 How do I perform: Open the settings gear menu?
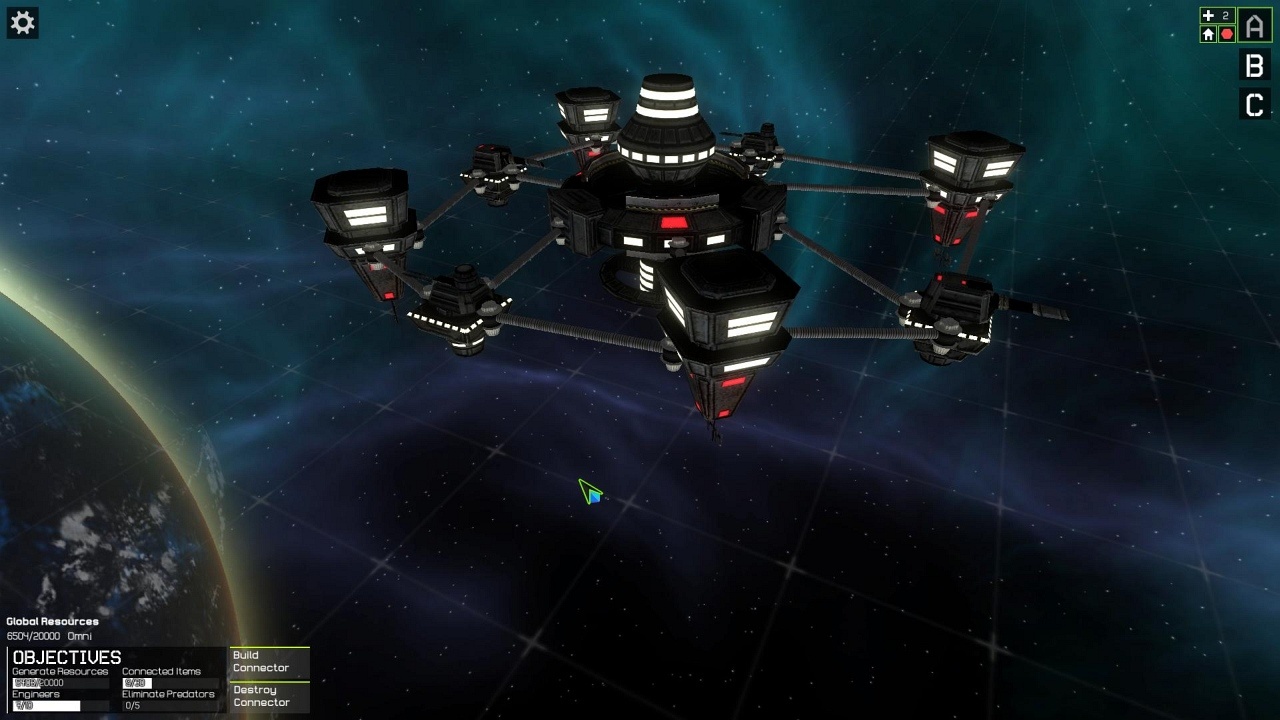coord(22,23)
